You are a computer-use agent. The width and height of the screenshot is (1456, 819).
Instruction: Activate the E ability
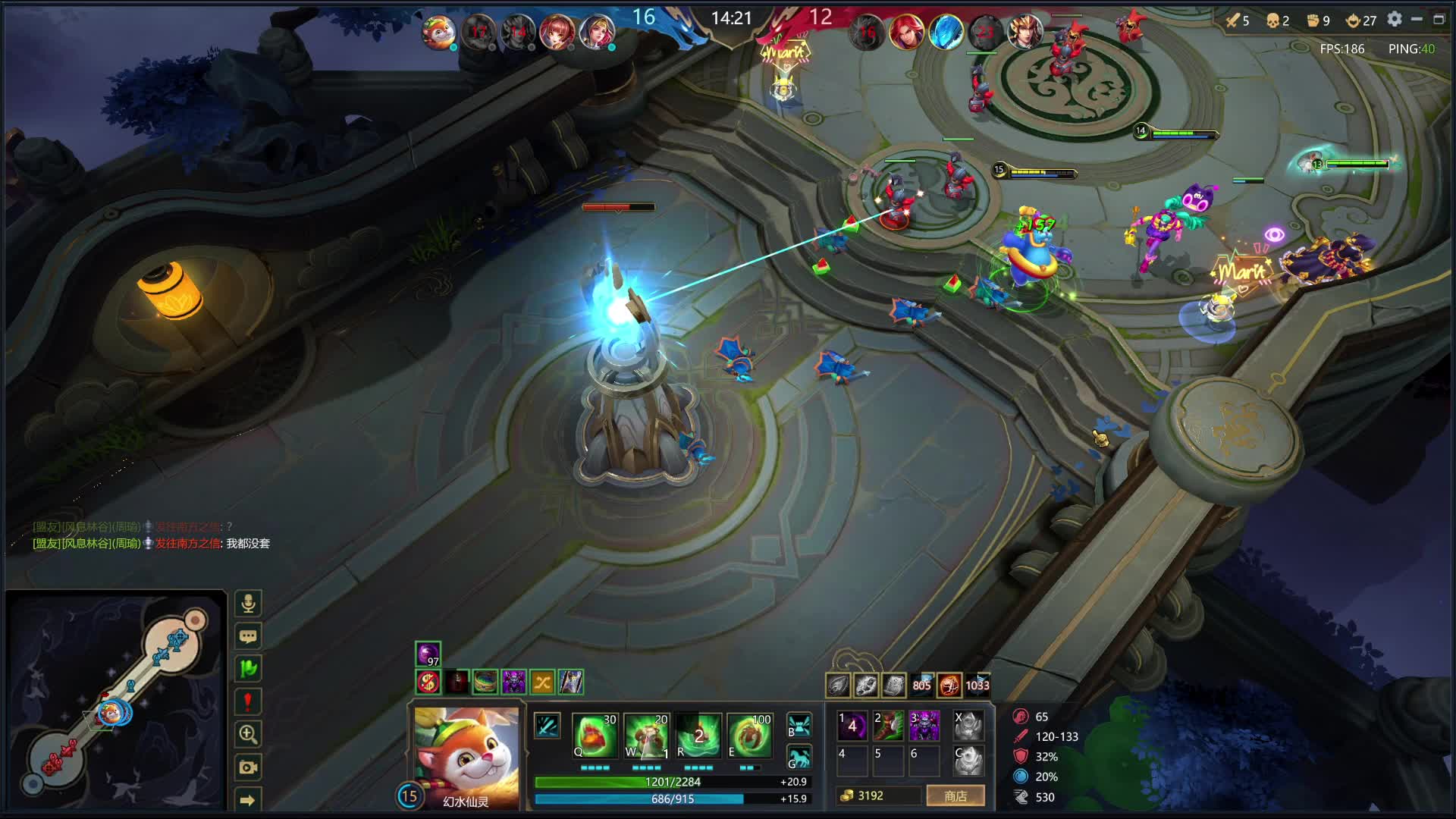click(749, 735)
